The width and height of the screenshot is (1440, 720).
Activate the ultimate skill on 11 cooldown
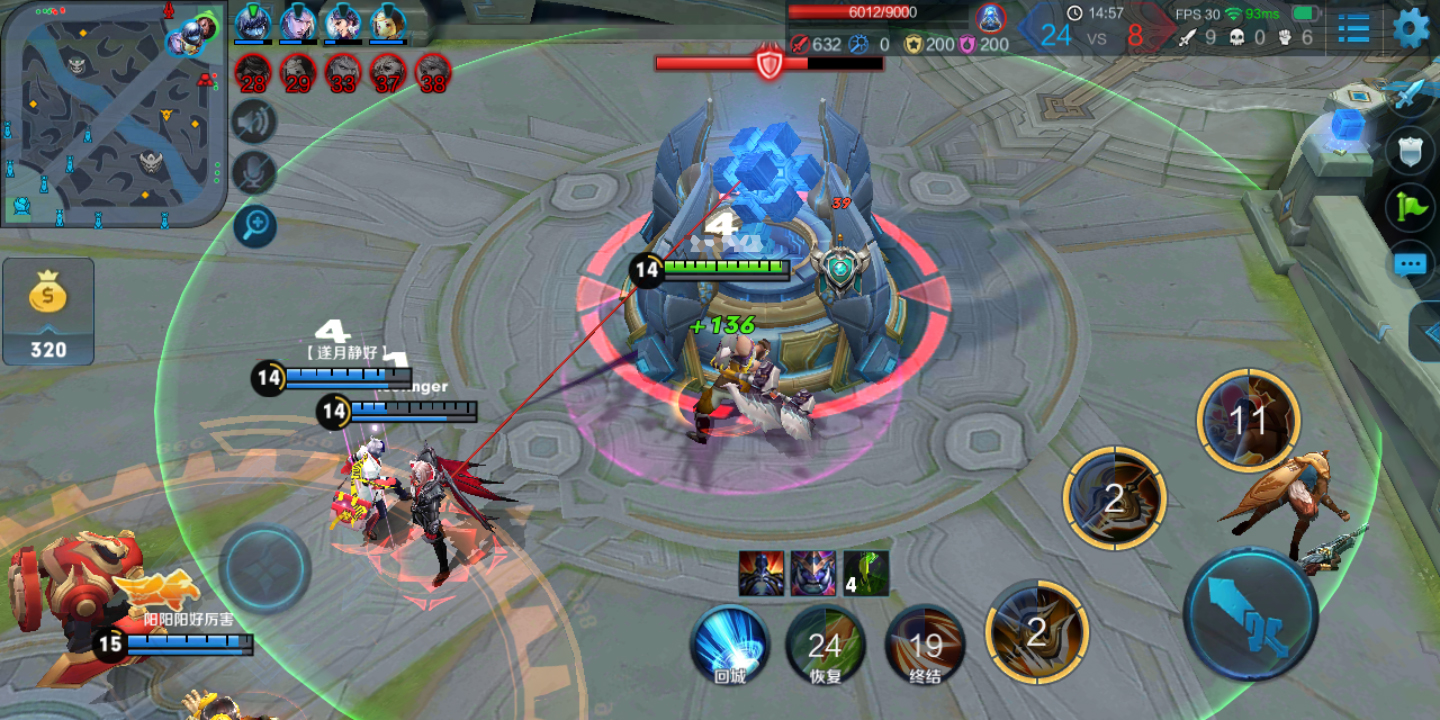tap(1248, 420)
